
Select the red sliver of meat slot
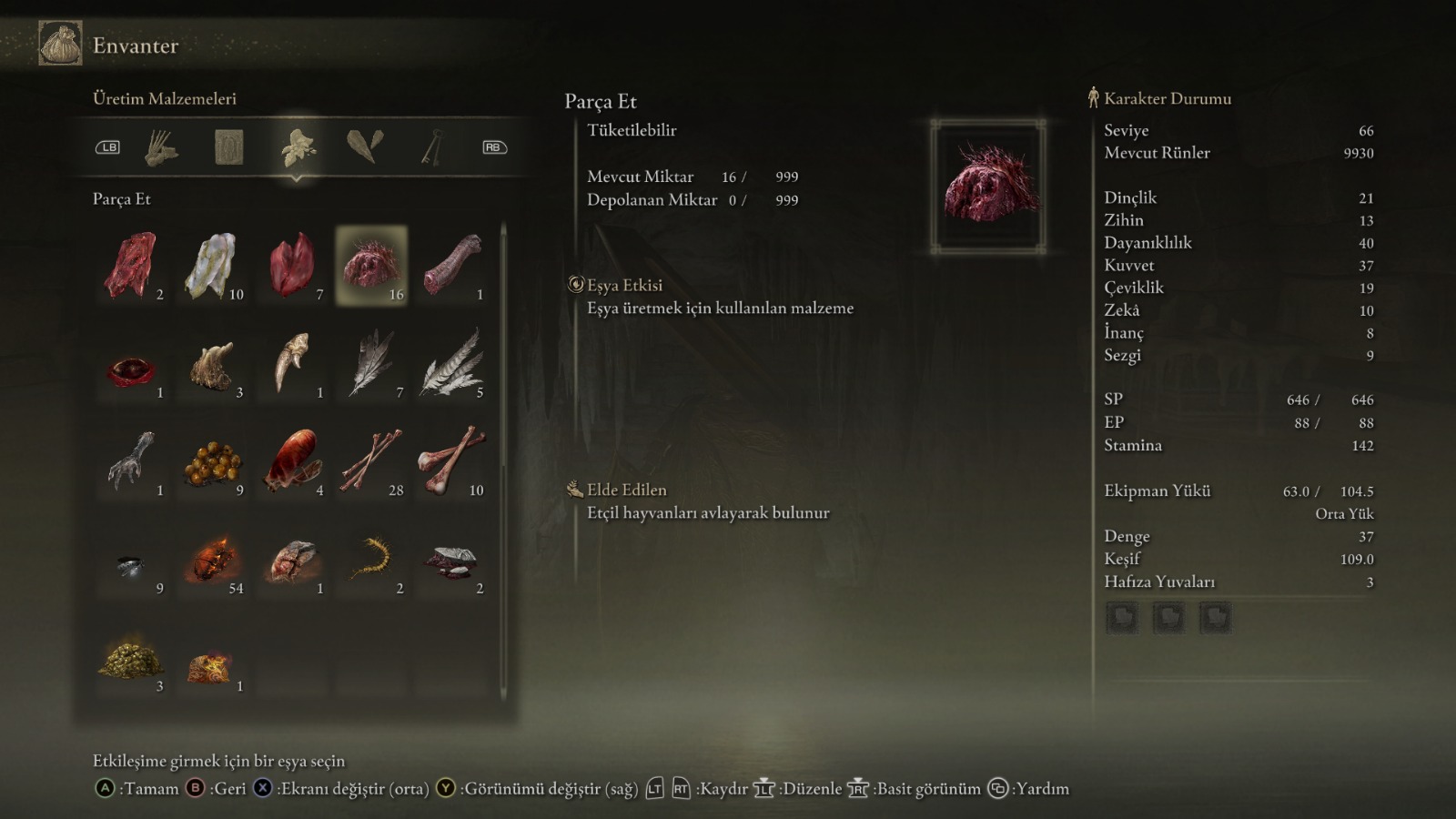133,266
